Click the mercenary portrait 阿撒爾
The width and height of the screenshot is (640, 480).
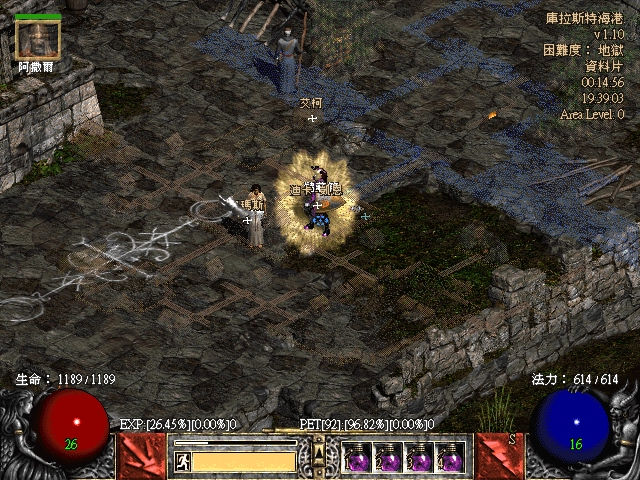click(x=38, y=40)
